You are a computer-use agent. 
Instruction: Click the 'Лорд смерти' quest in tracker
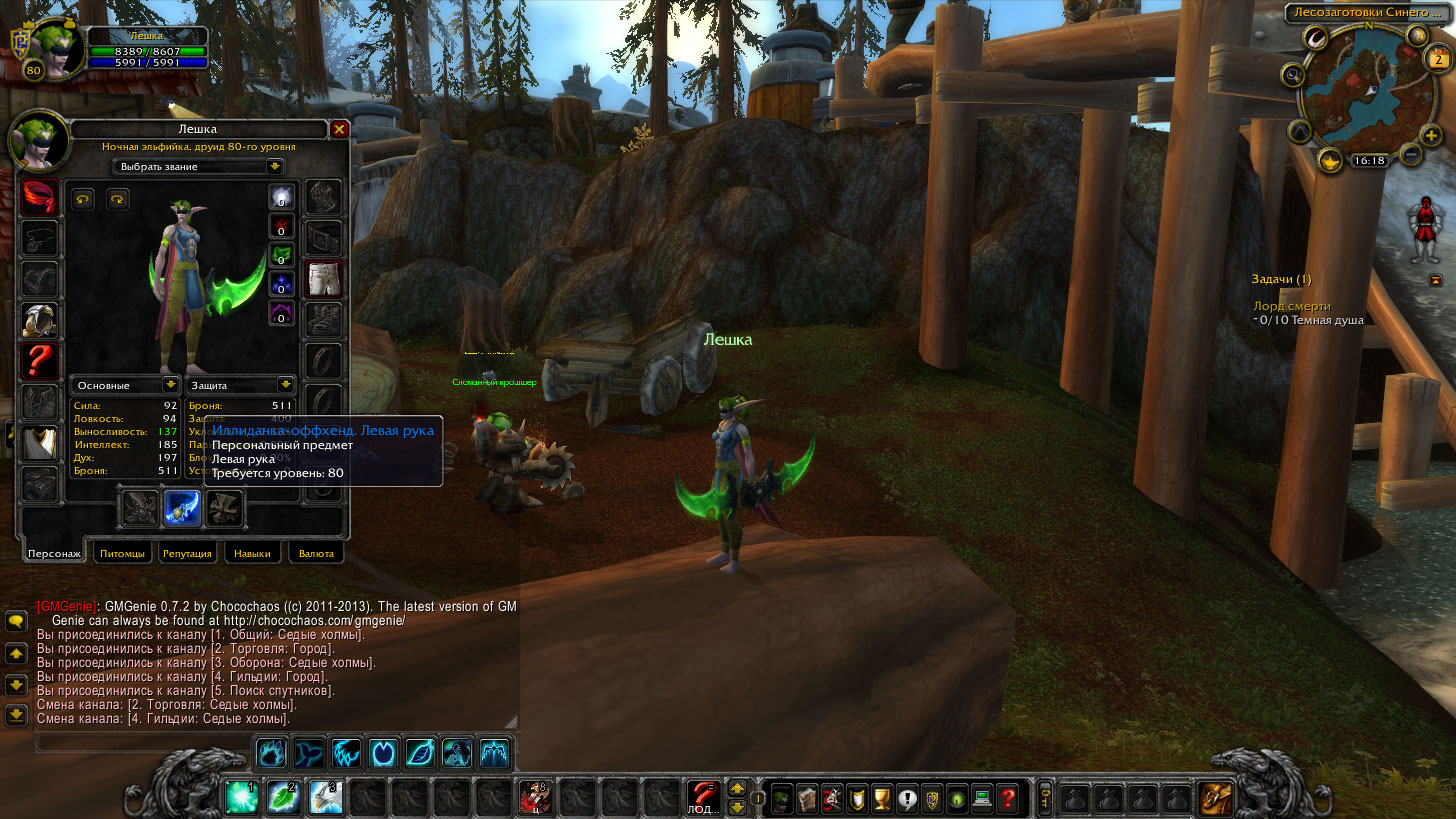coord(1292,306)
